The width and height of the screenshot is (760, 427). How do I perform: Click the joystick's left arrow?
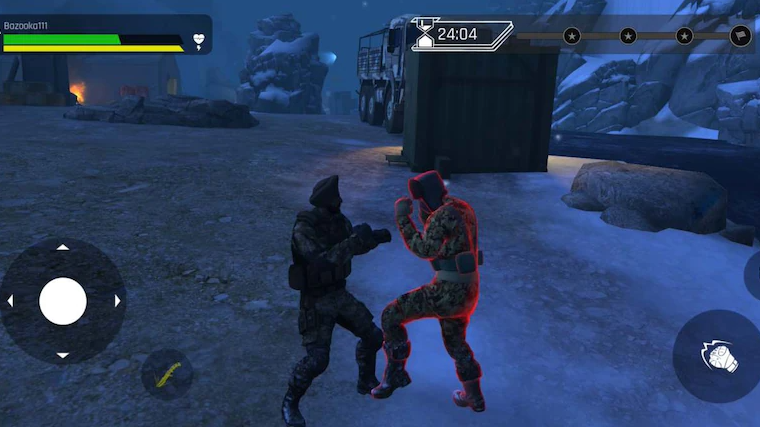point(10,300)
